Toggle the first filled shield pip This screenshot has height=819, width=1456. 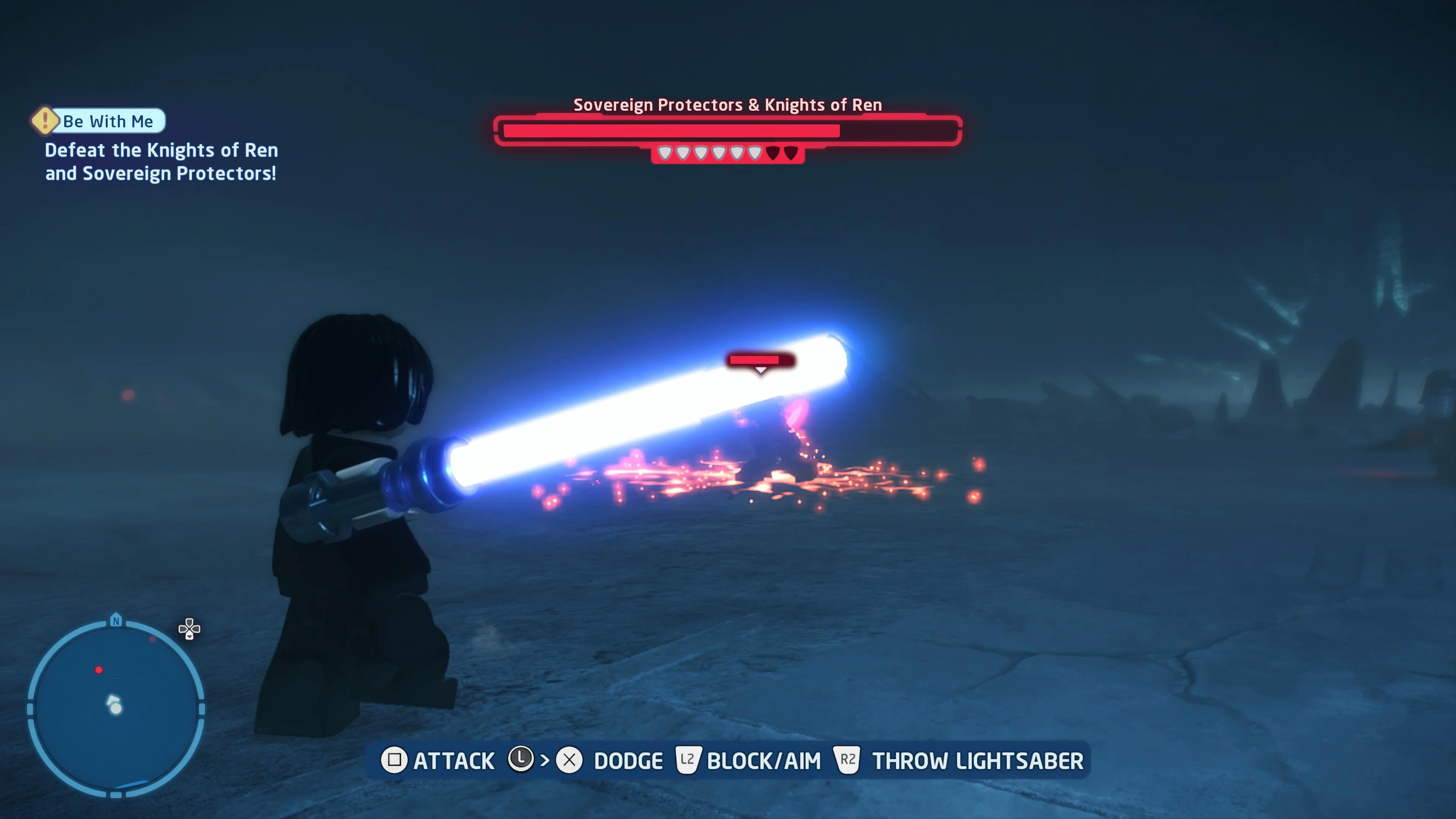coord(665,153)
